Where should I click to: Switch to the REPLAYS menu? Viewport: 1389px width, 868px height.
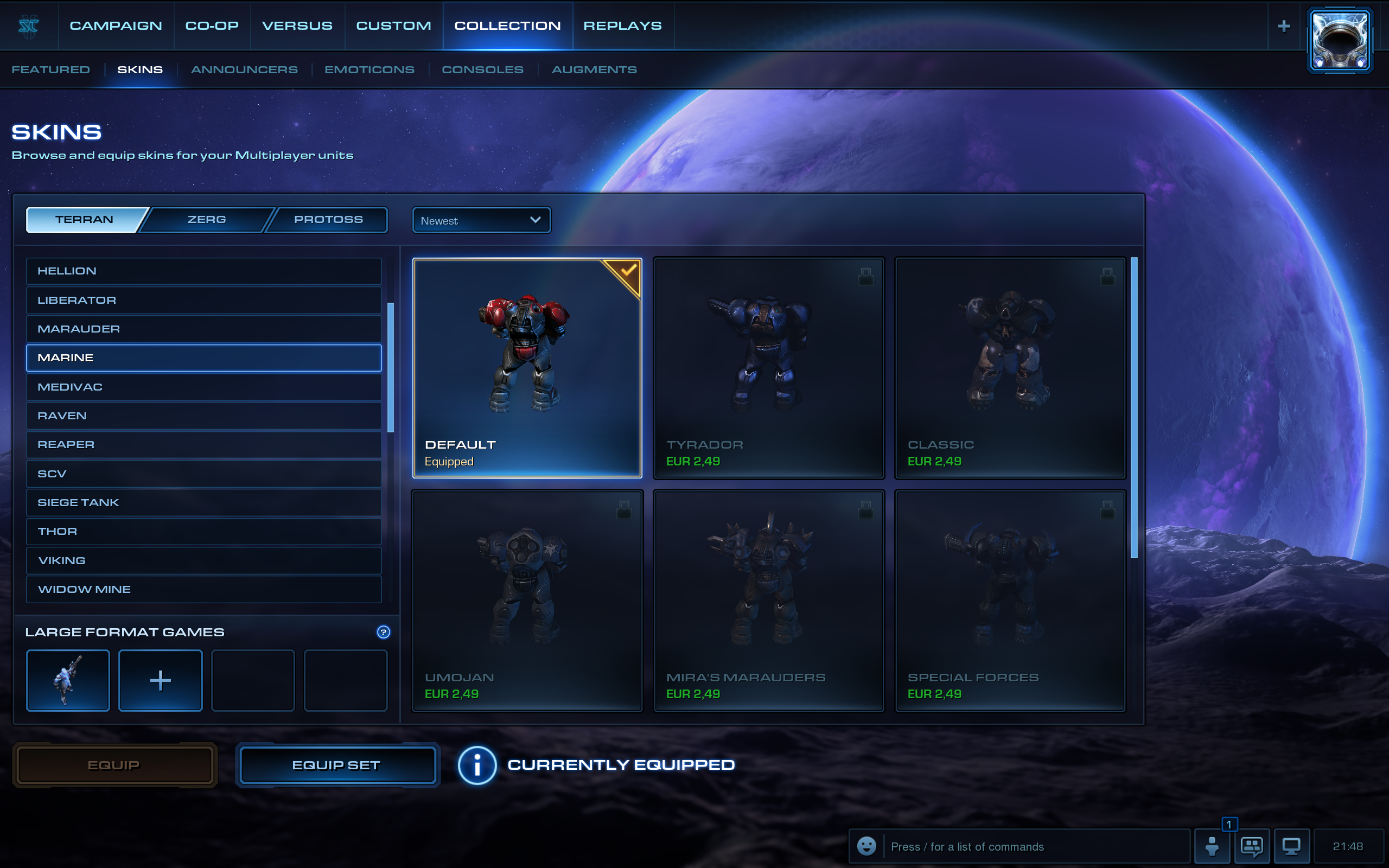(623, 25)
